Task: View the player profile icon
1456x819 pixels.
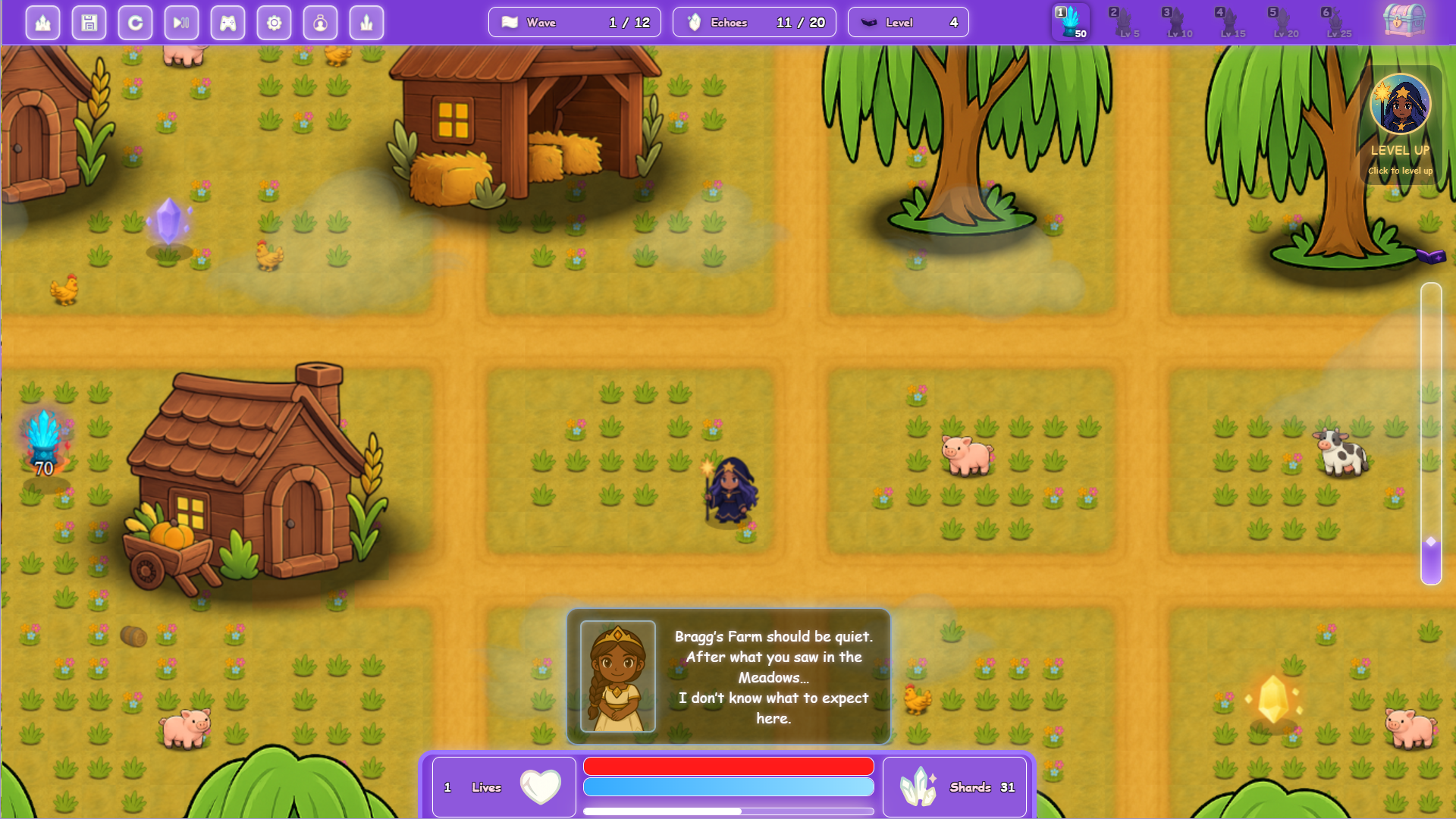Action: point(321,23)
